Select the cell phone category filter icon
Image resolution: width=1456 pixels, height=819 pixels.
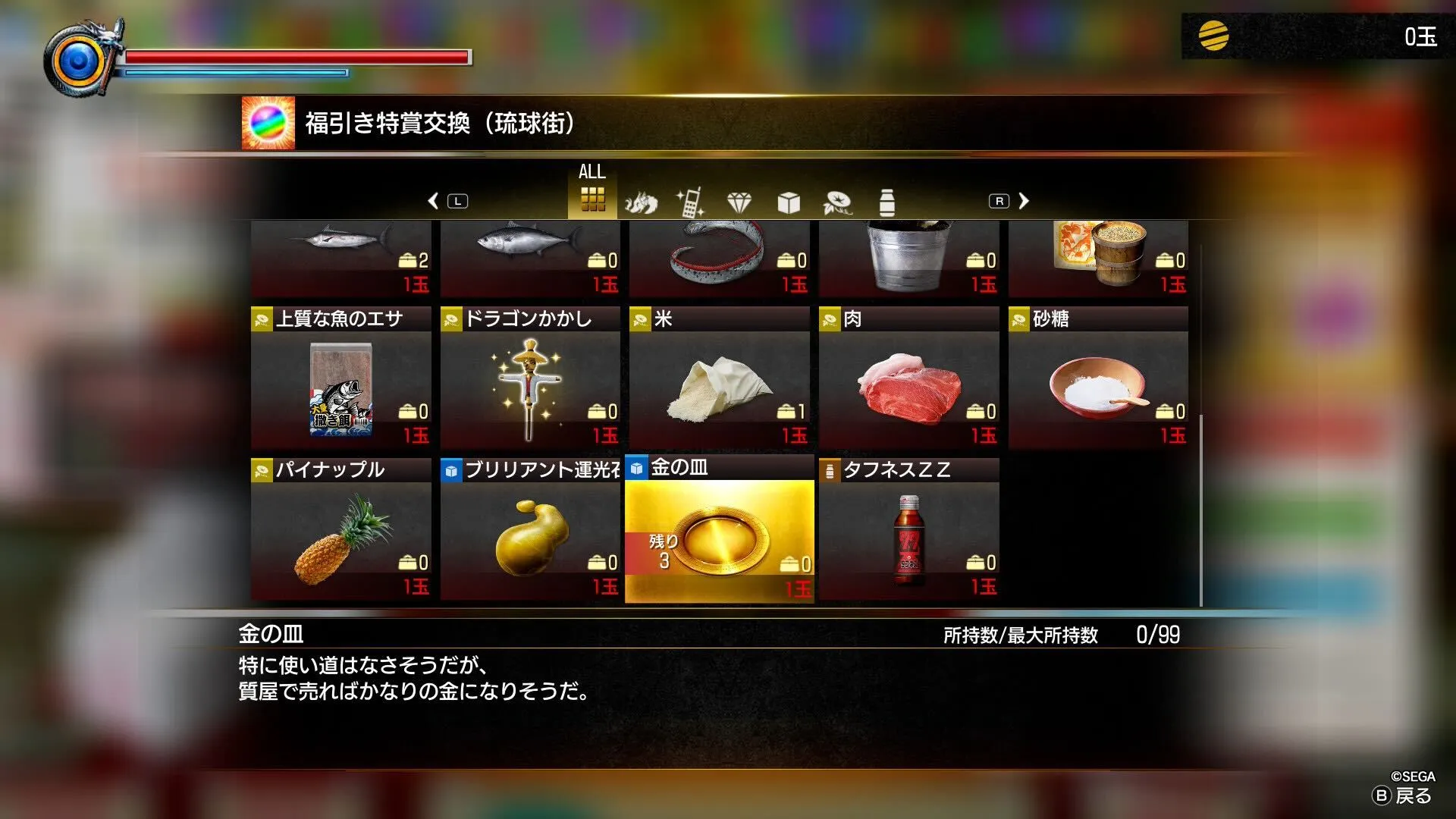coord(692,201)
